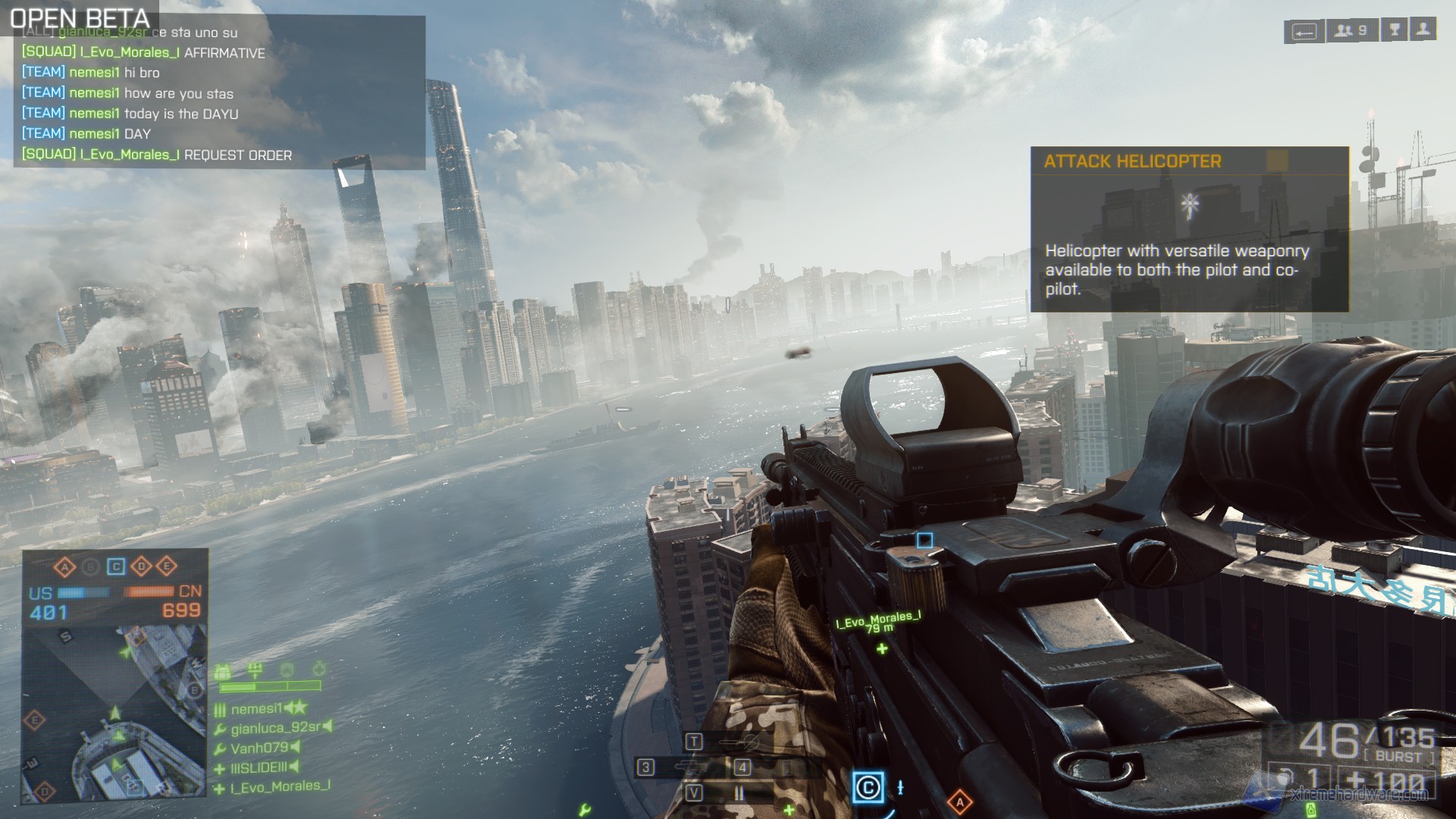
Task: Open the player count icon showing 9
Action: tap(1351, 31)
